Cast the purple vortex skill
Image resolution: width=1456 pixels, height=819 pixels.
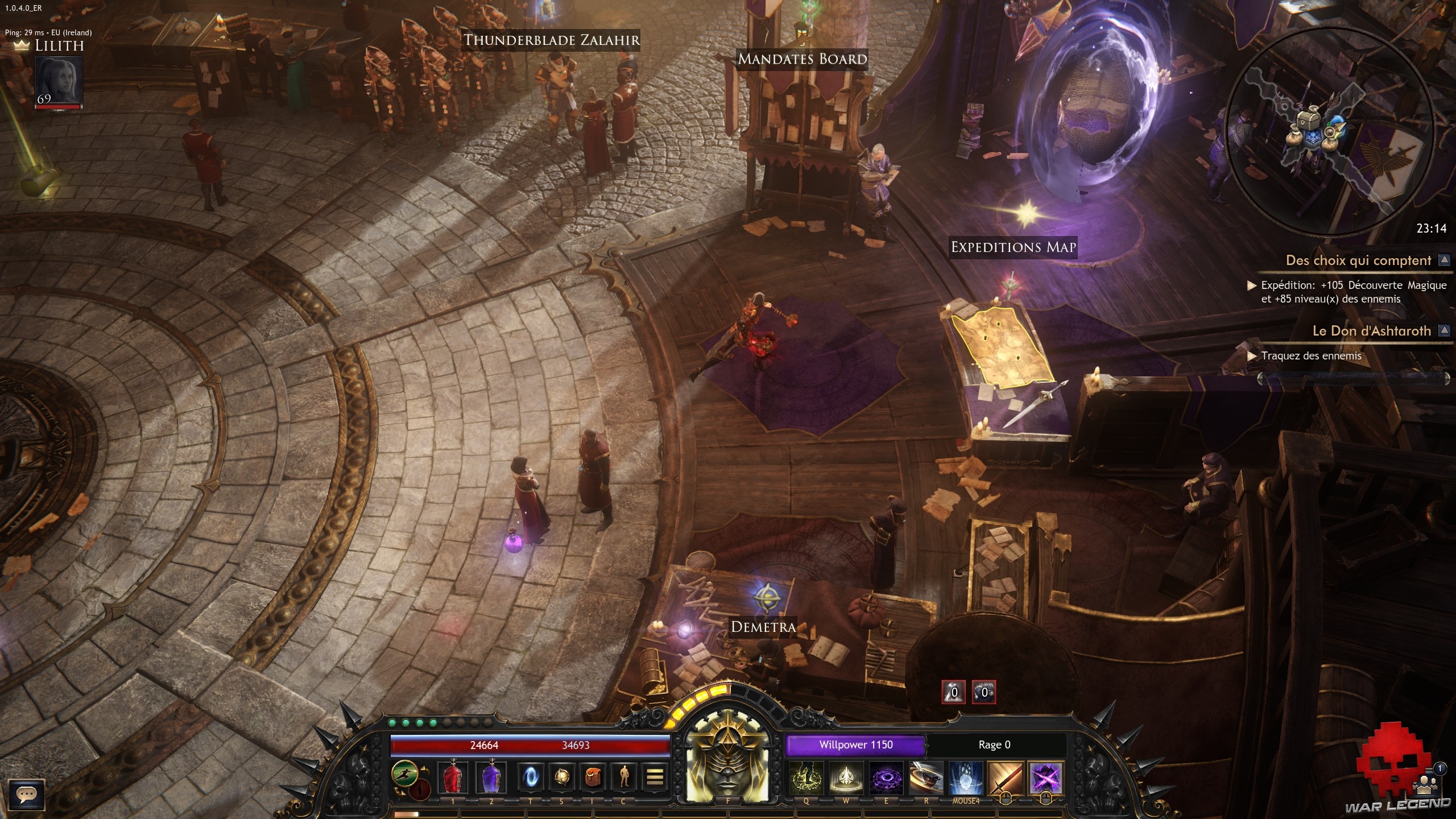[x=886, y=778]
